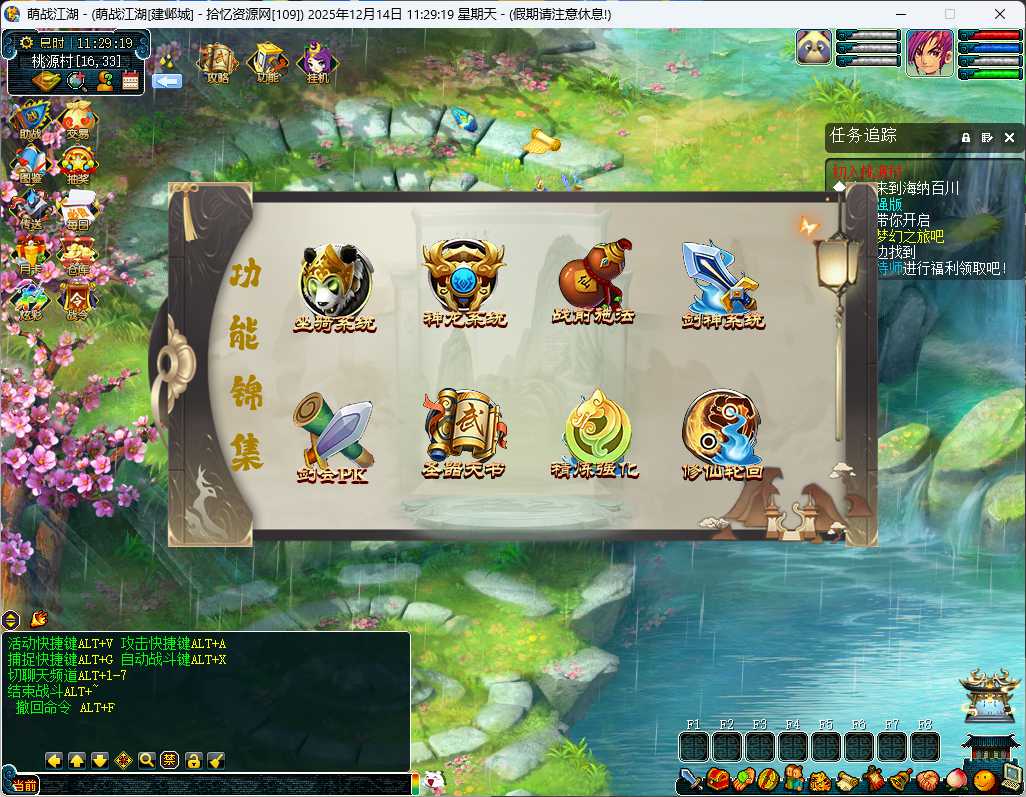
Task: Select the 战前施法 gourd icon
Action: click(x=593, y=282)
